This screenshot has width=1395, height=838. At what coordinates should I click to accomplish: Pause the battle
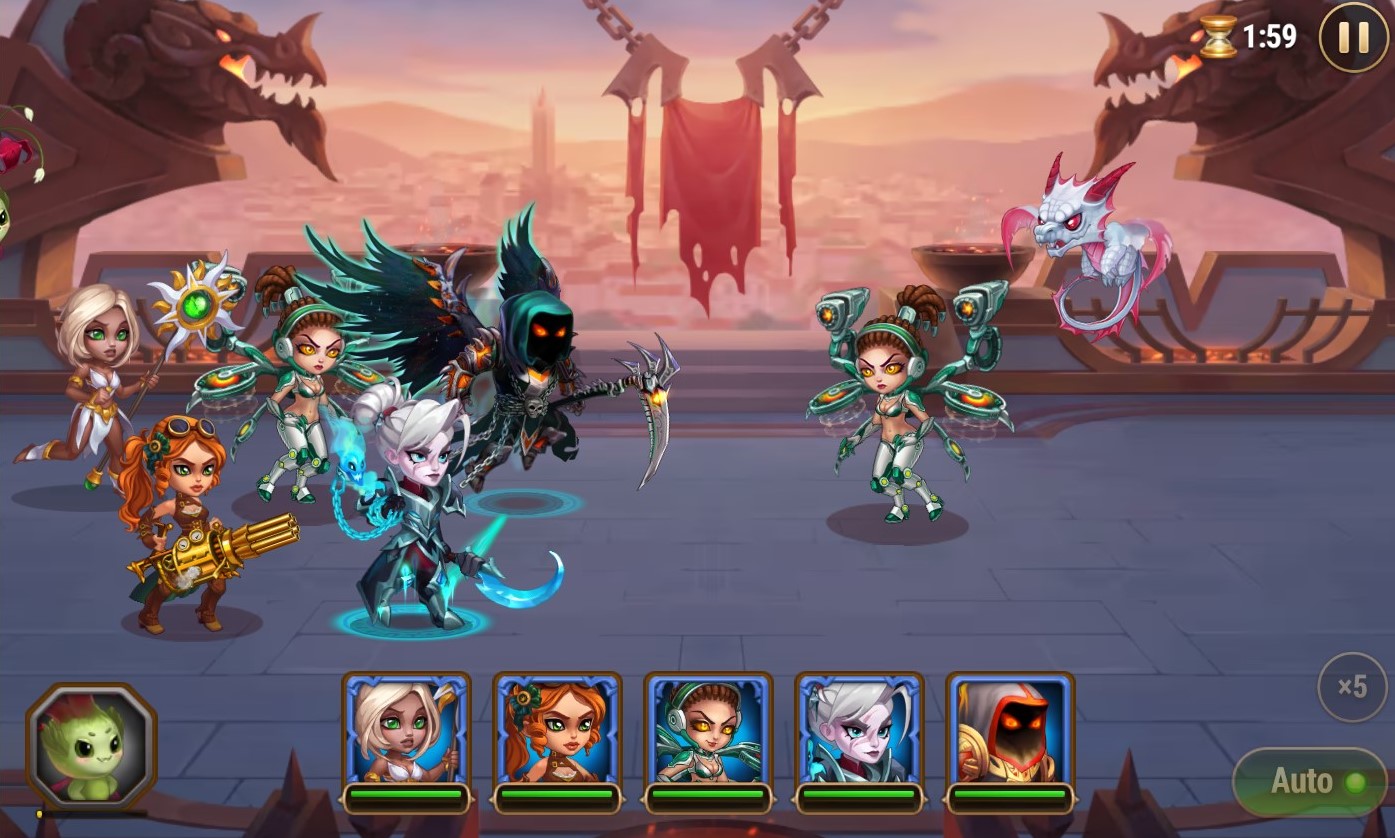1353,38
